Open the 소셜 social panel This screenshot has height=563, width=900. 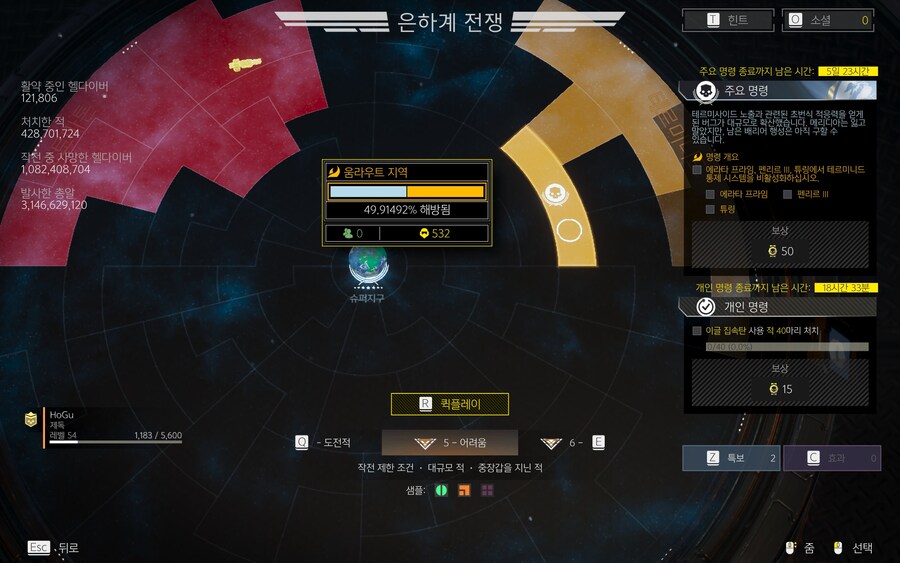tap(826, 20)
